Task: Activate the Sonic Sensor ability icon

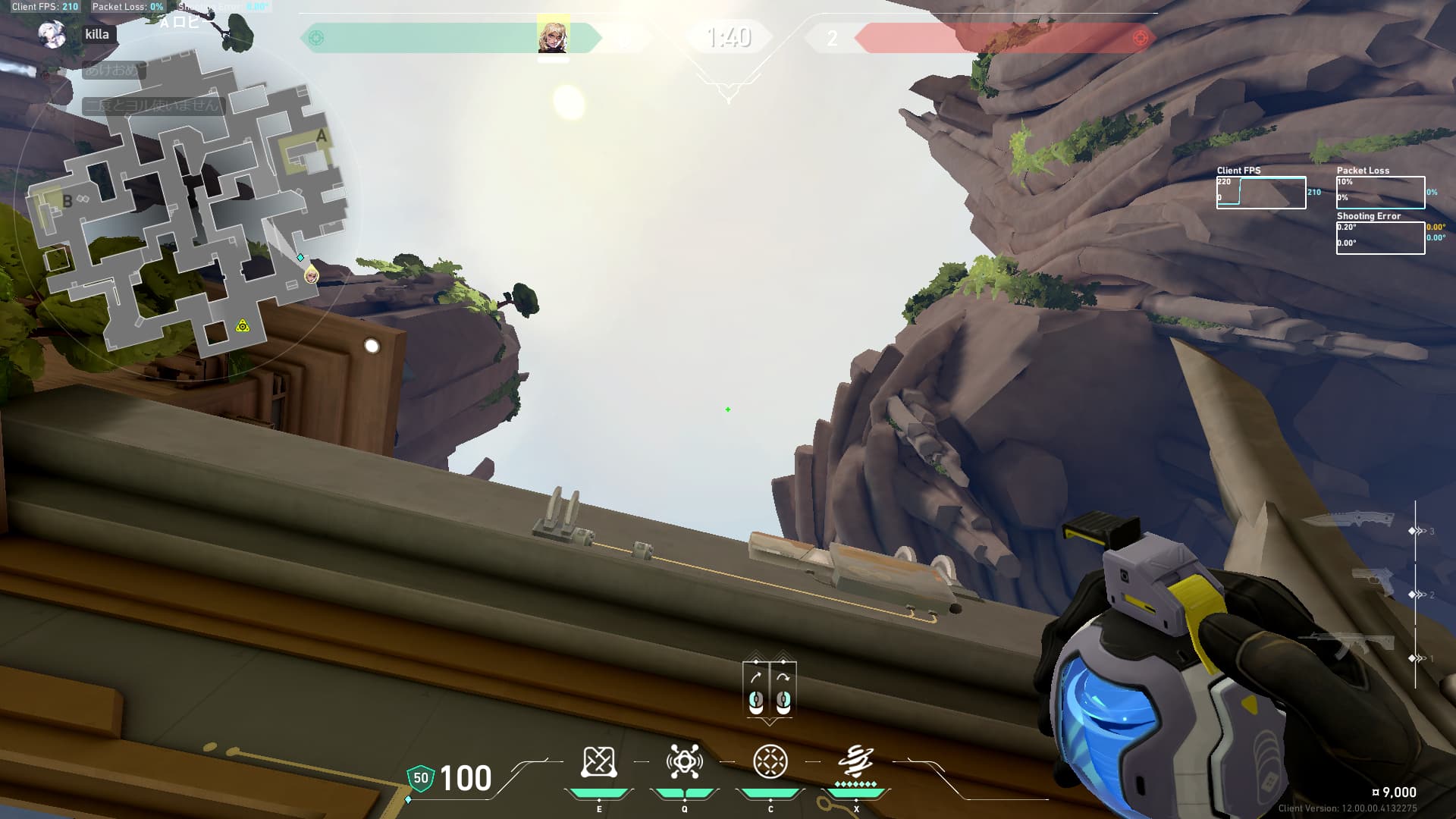Action: tap(684, 762)
